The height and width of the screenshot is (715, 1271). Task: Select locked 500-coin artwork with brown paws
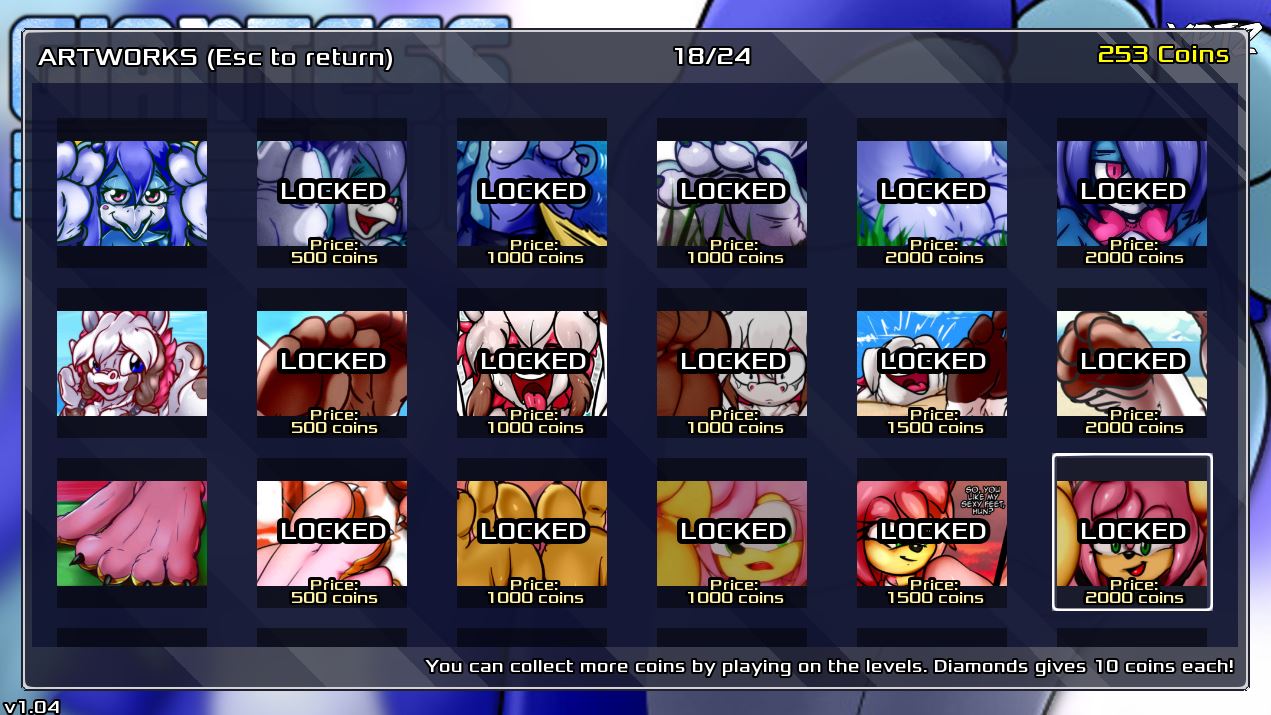click(332, 363)
